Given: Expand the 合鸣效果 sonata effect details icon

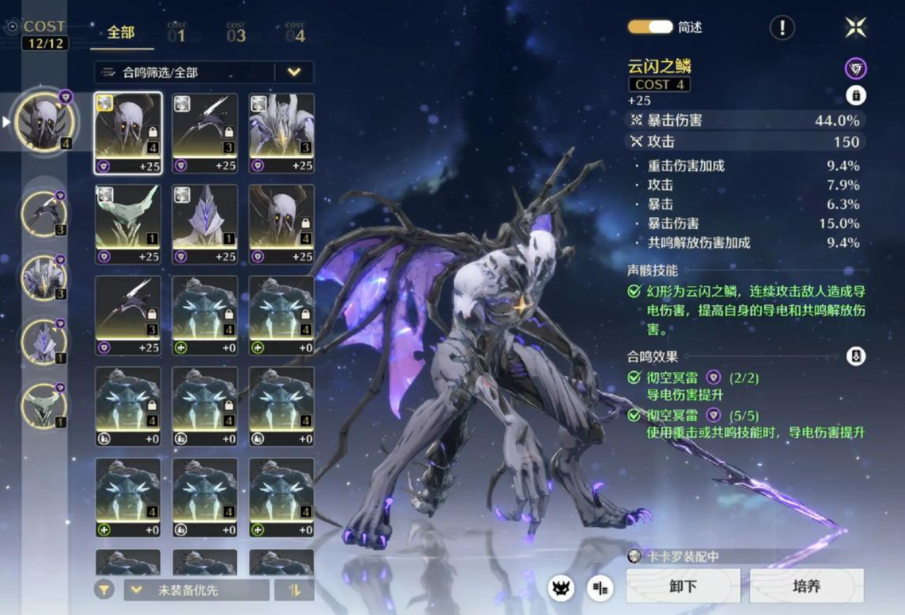Looking at the screenshot, I should [855, 356].
